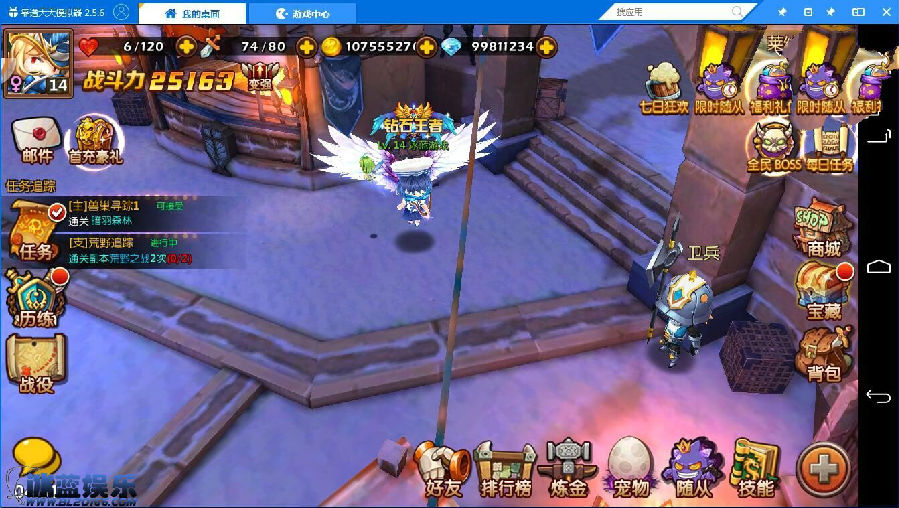Open the 宠物 pet egg menu

pyautogui.click(x=629, y=468)
